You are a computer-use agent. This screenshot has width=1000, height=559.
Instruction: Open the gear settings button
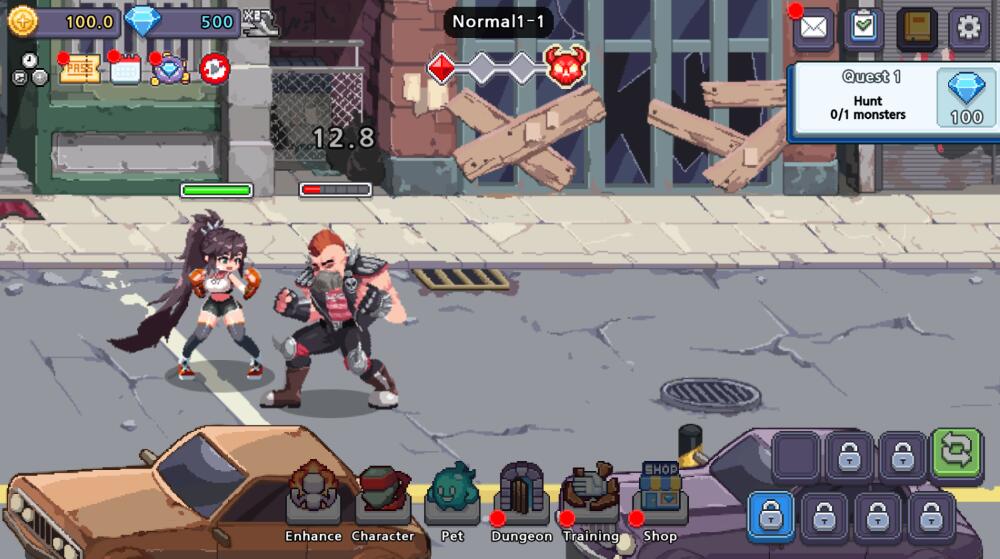968,27
